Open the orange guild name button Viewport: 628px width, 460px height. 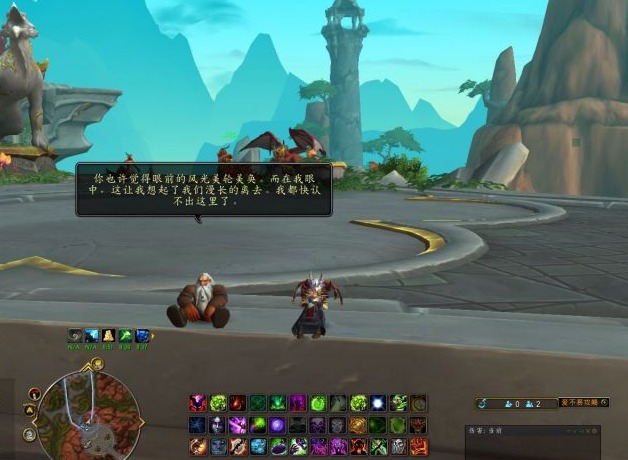584,403
